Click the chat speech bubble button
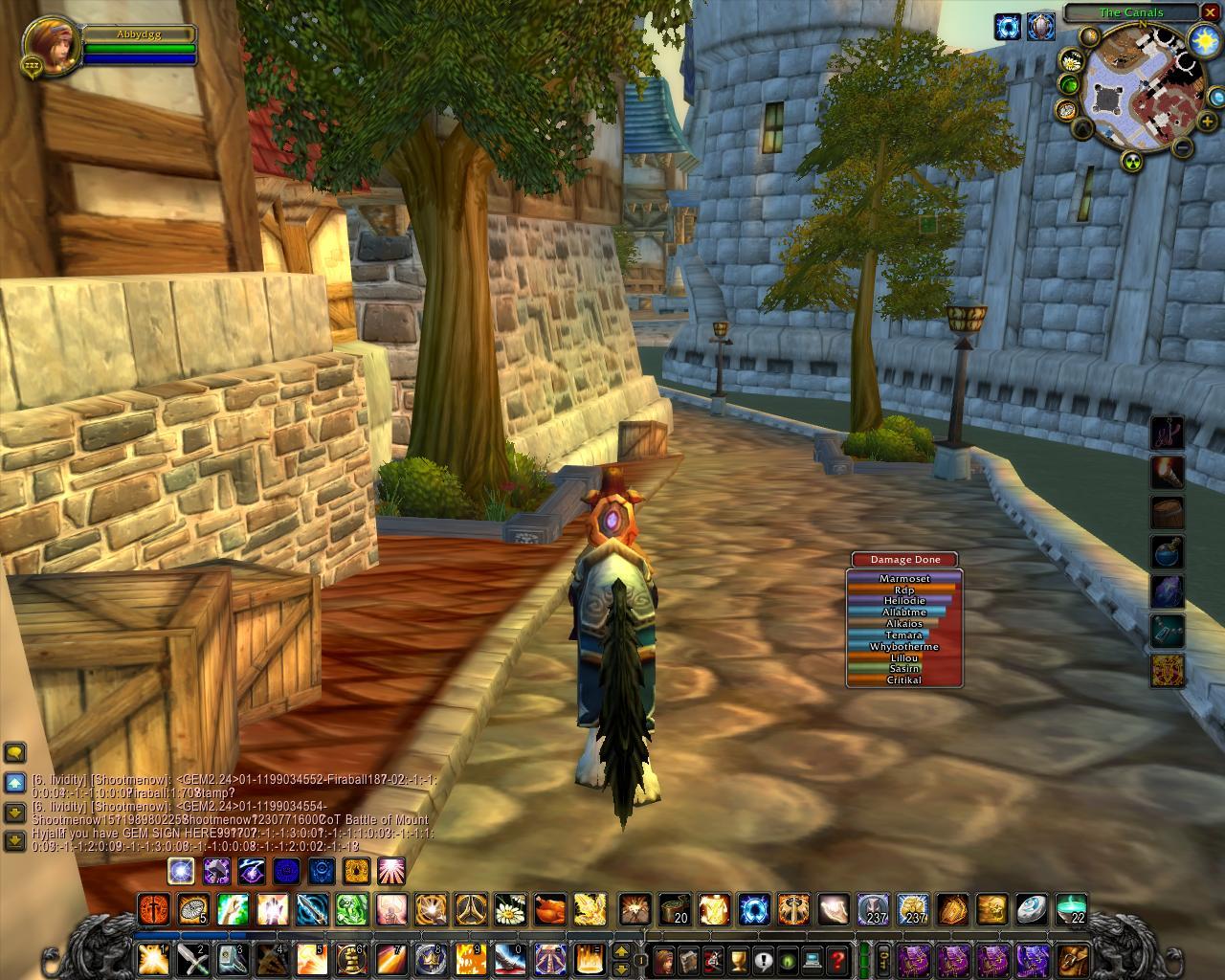1225x980 pixels. coord(15,752)
